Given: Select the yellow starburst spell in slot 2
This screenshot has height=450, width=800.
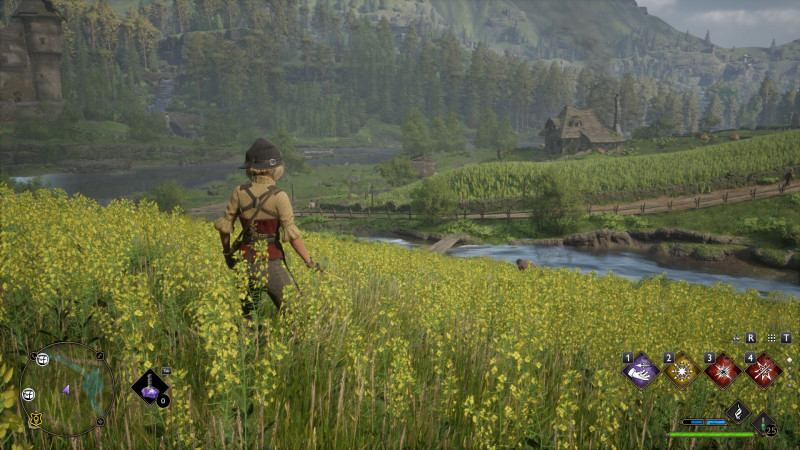Looking at the screenshot, I should (x=681, y=371).
